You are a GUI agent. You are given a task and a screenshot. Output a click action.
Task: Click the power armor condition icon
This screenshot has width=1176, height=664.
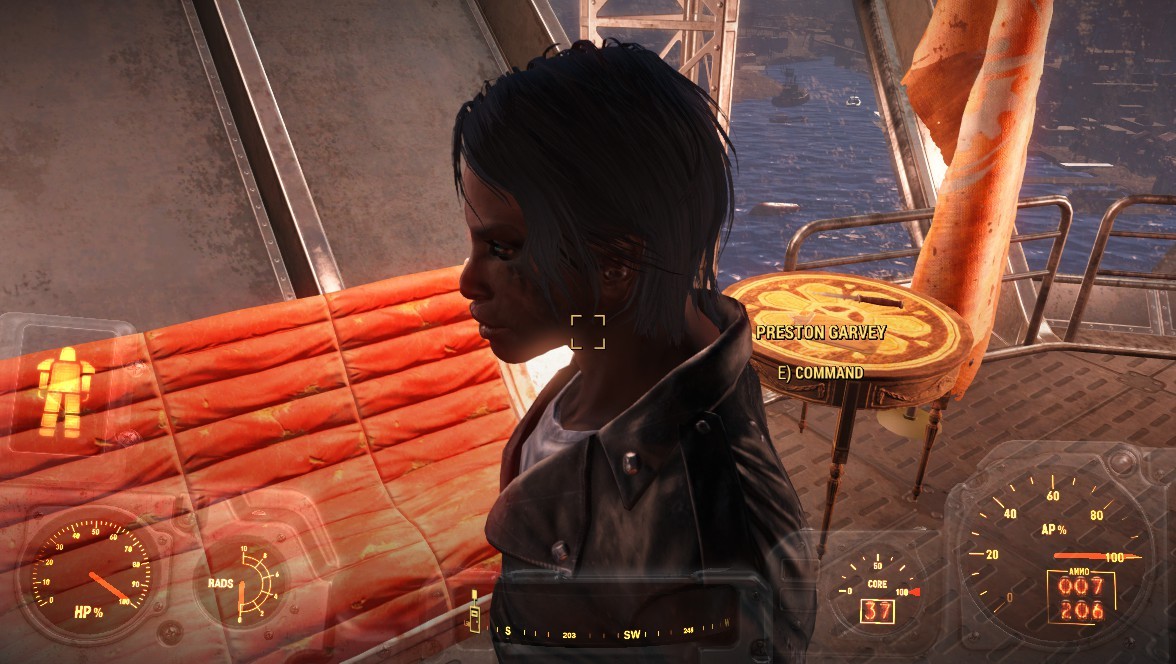[65, 391]
